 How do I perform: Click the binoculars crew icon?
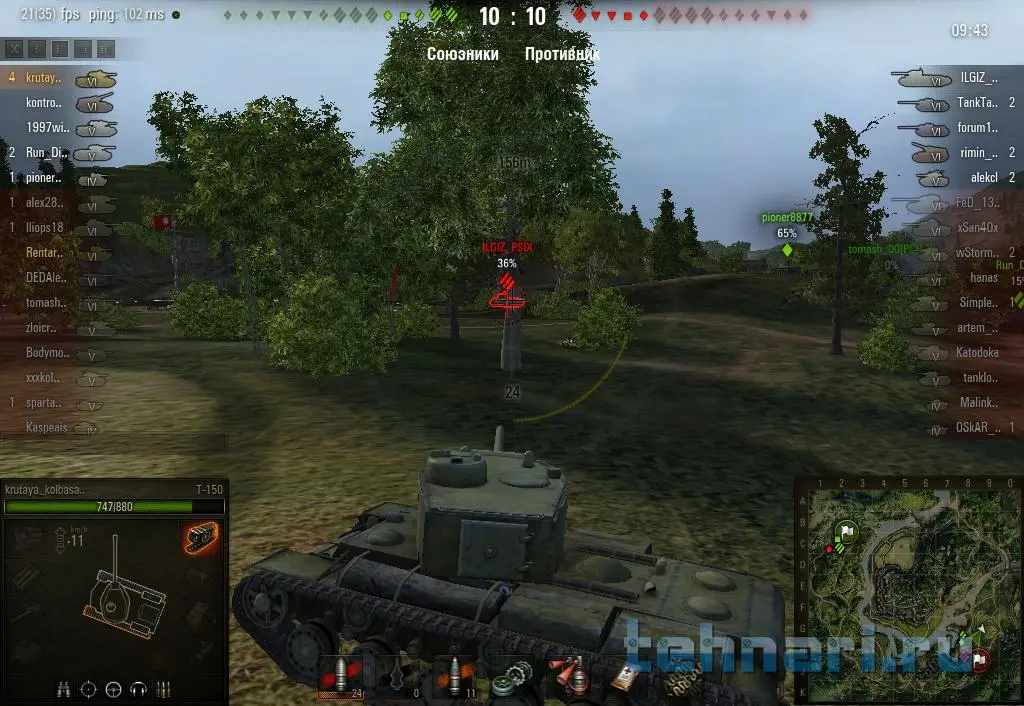pos(63,688)
